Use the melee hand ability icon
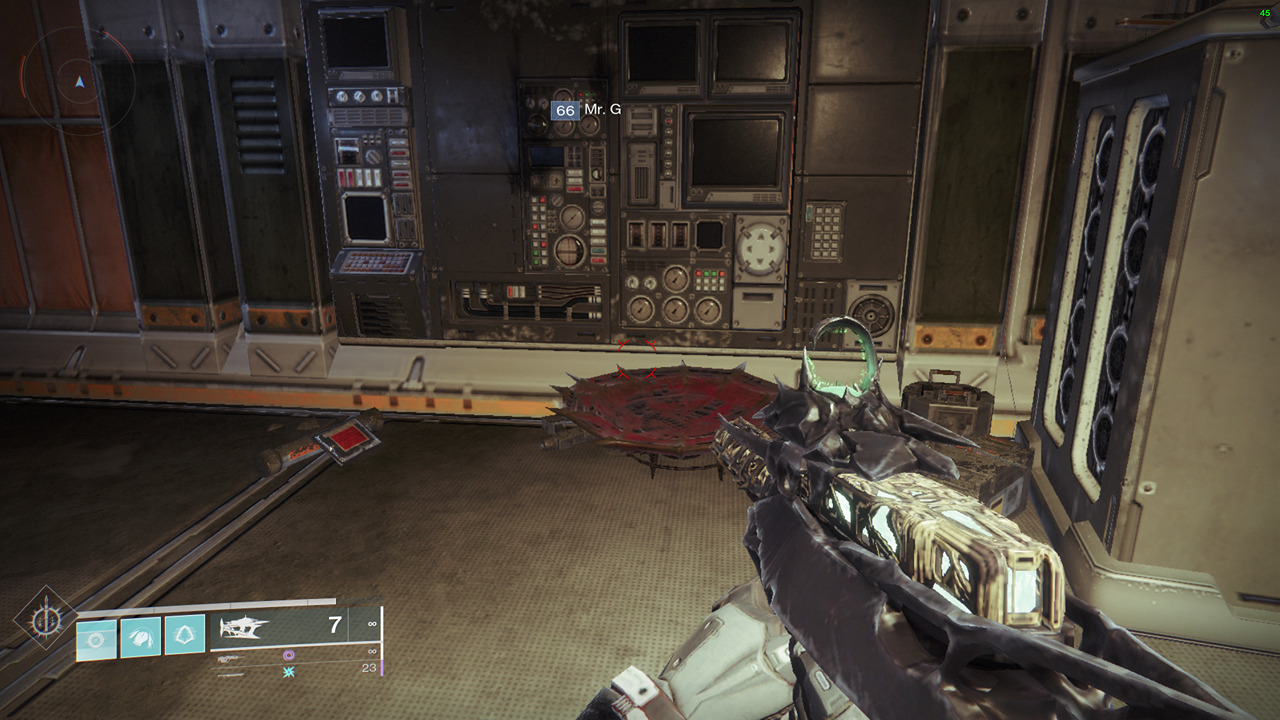 pyautogui.click(x=141, y=638)
